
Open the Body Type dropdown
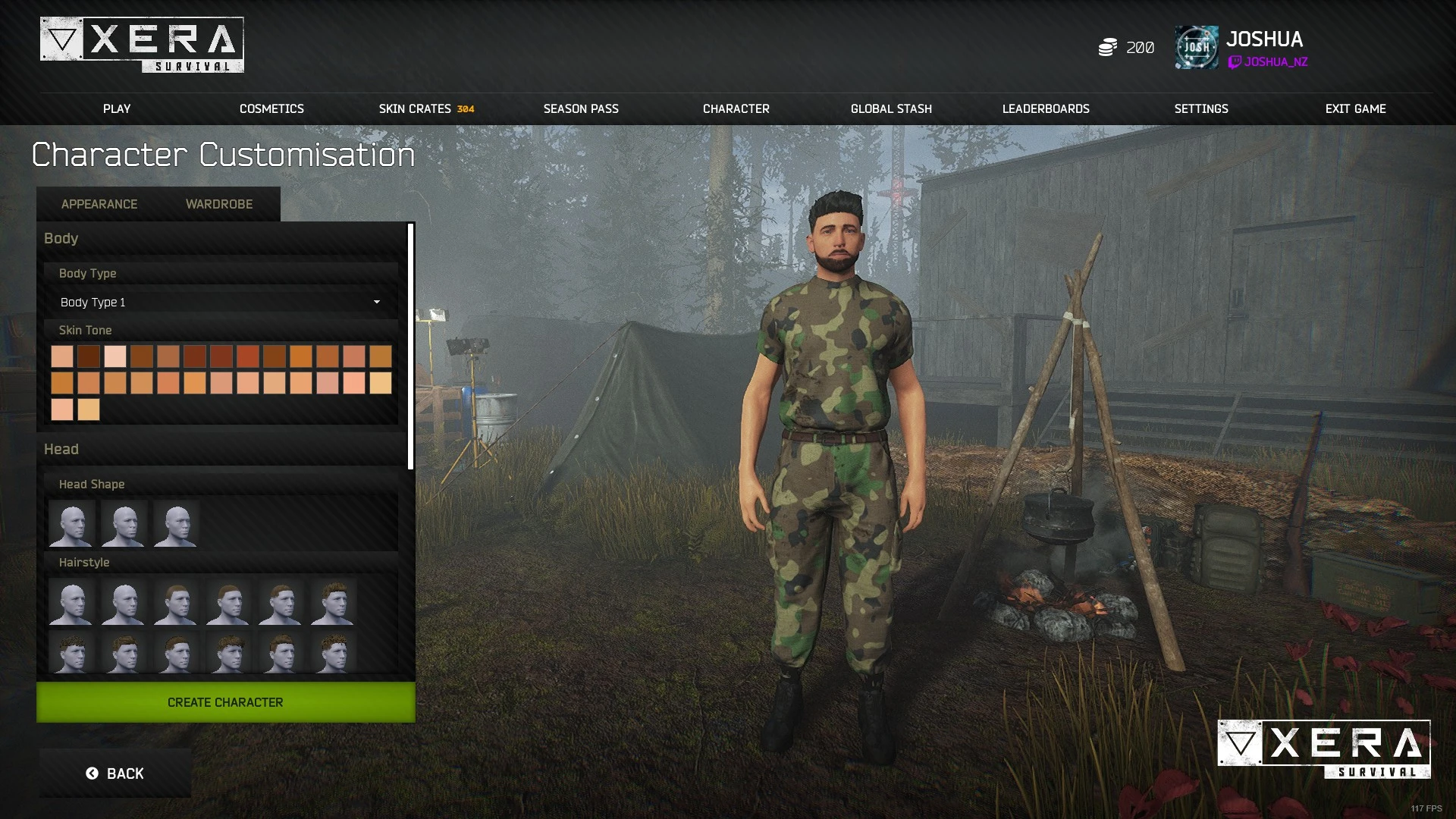coord(220,302)
